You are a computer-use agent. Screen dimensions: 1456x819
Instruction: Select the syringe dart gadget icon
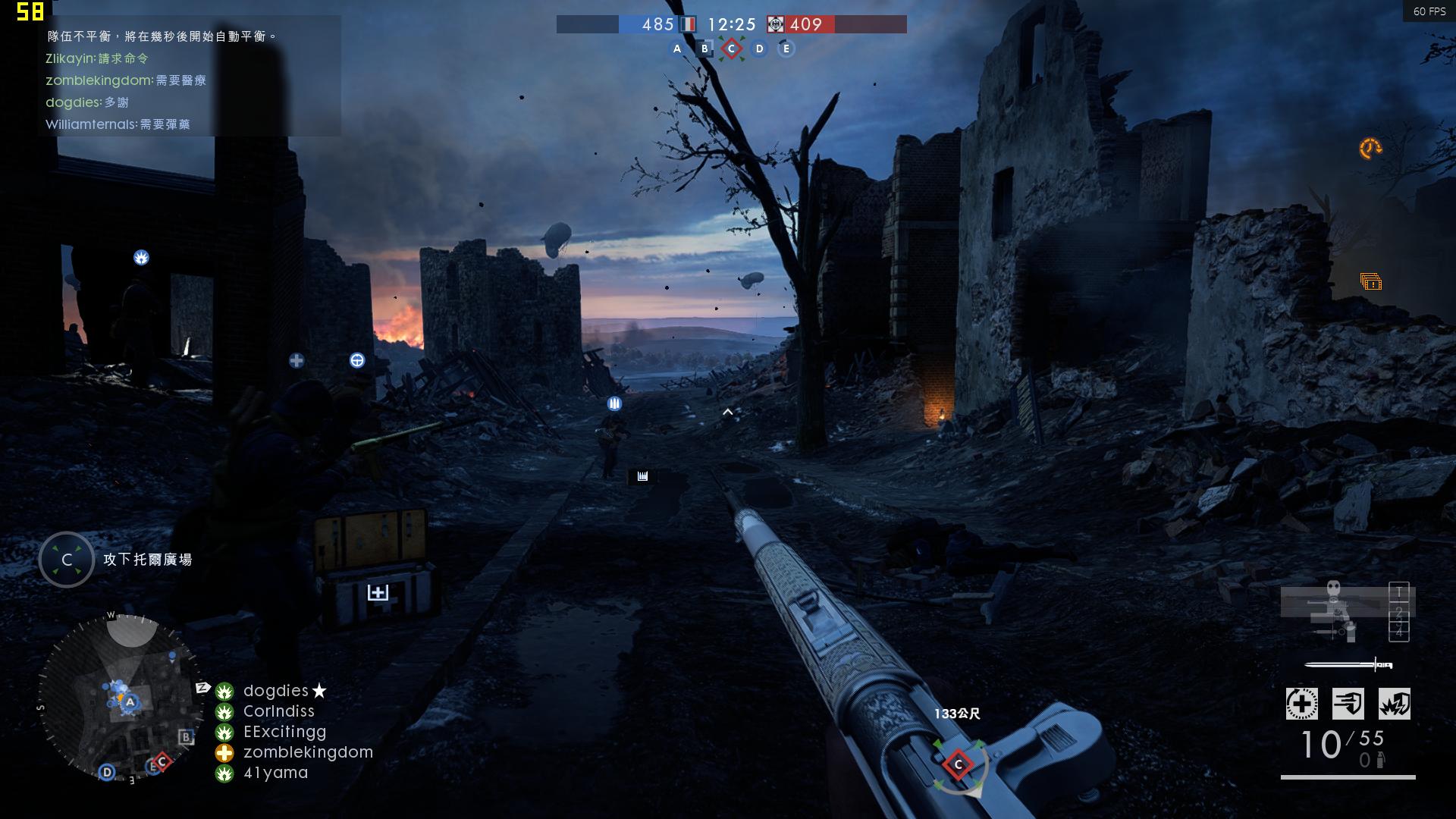(x=1348, y=704)
